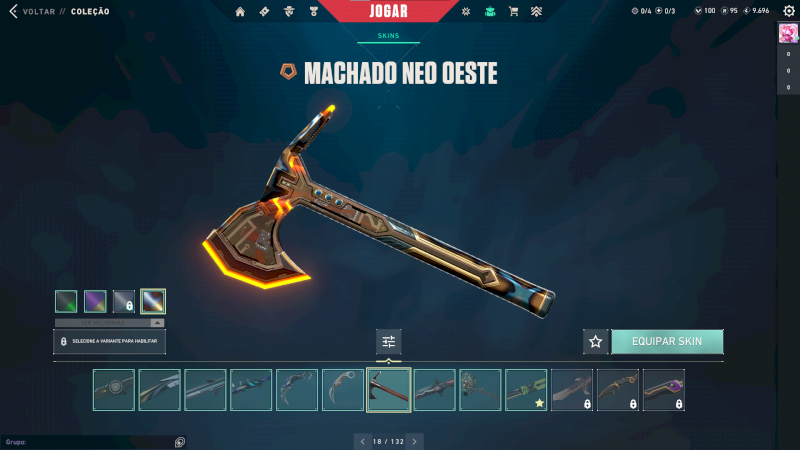Go to the next skins page

click(x=415, y=441)
